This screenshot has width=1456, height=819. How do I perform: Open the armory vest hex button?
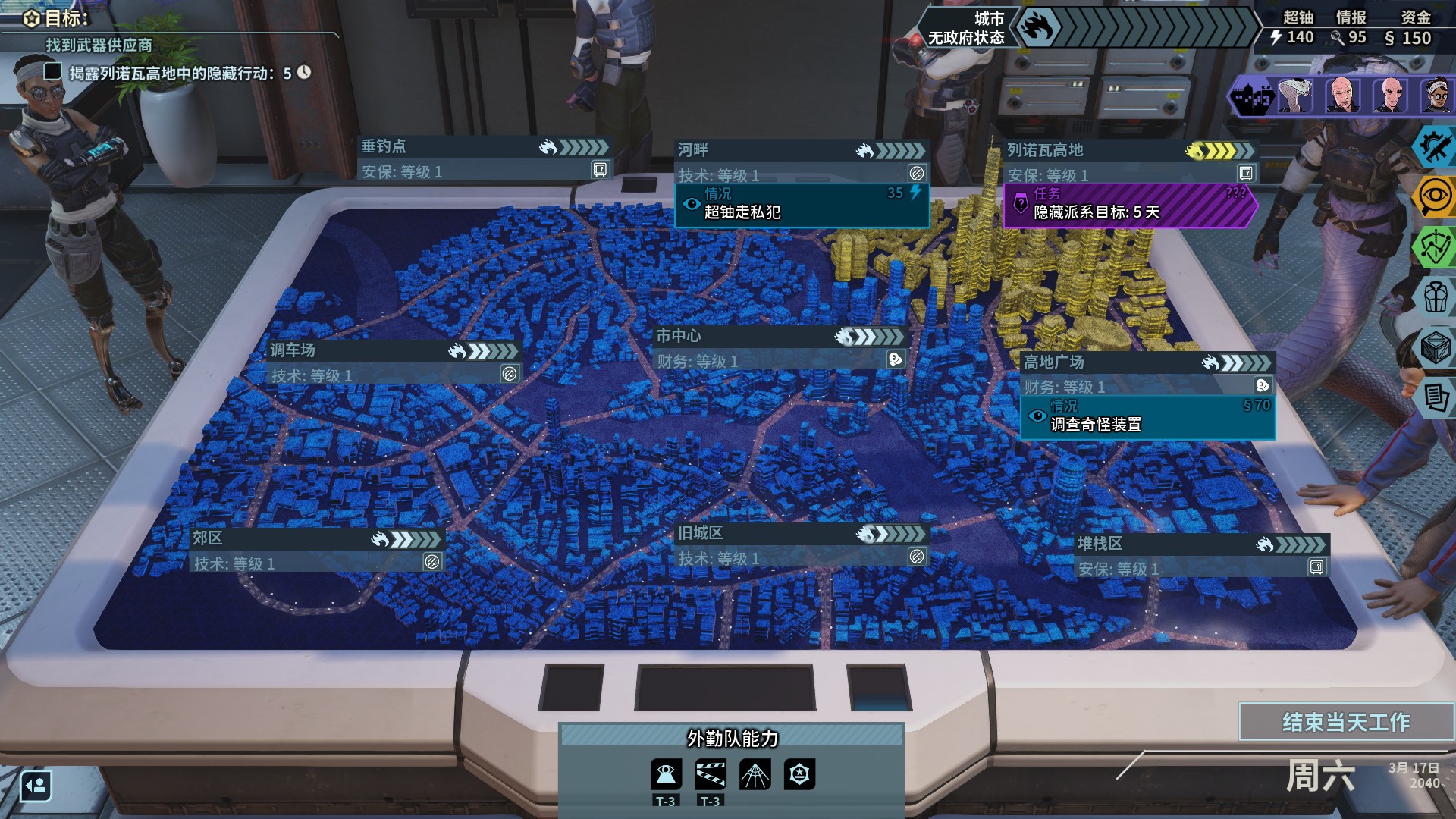coord(1436,297)
